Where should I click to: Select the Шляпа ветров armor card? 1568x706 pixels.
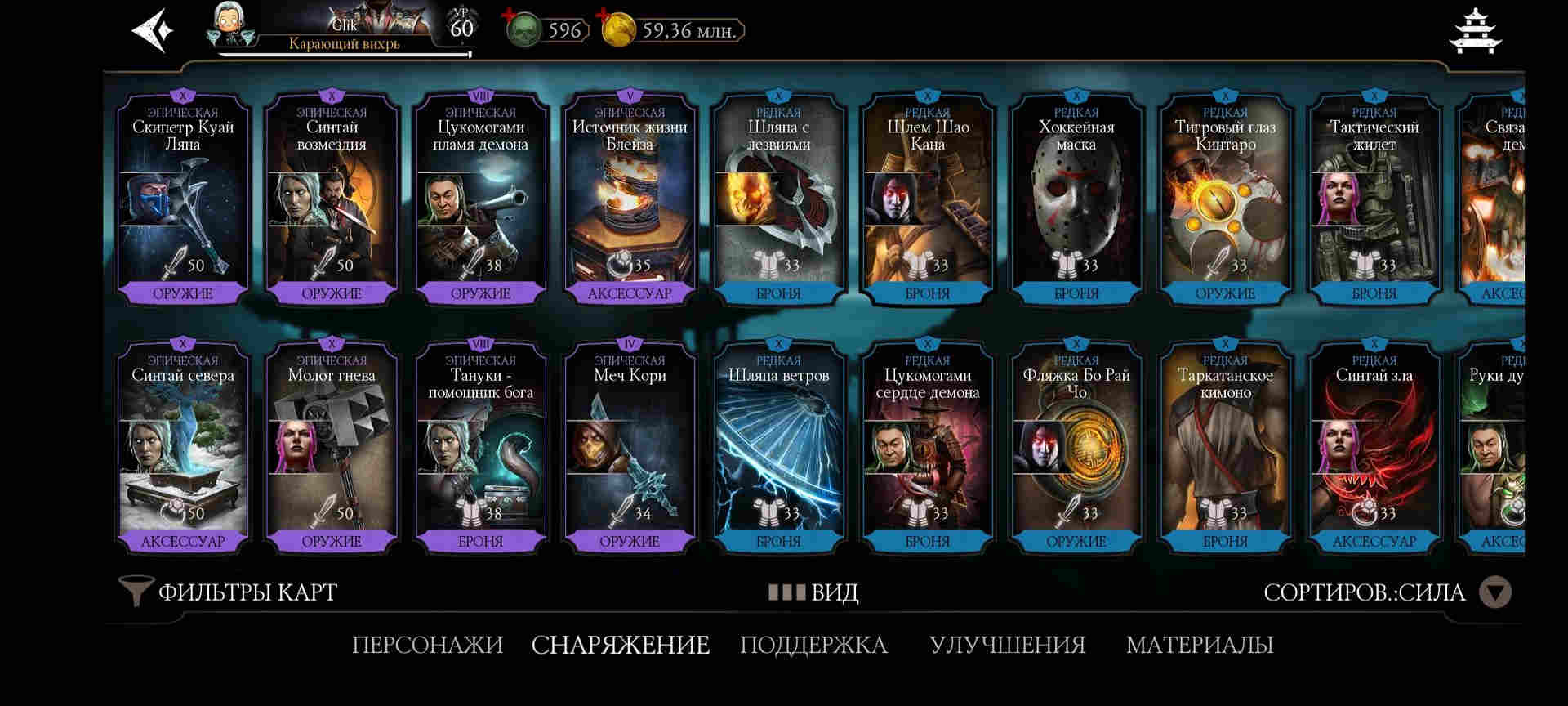778,448
